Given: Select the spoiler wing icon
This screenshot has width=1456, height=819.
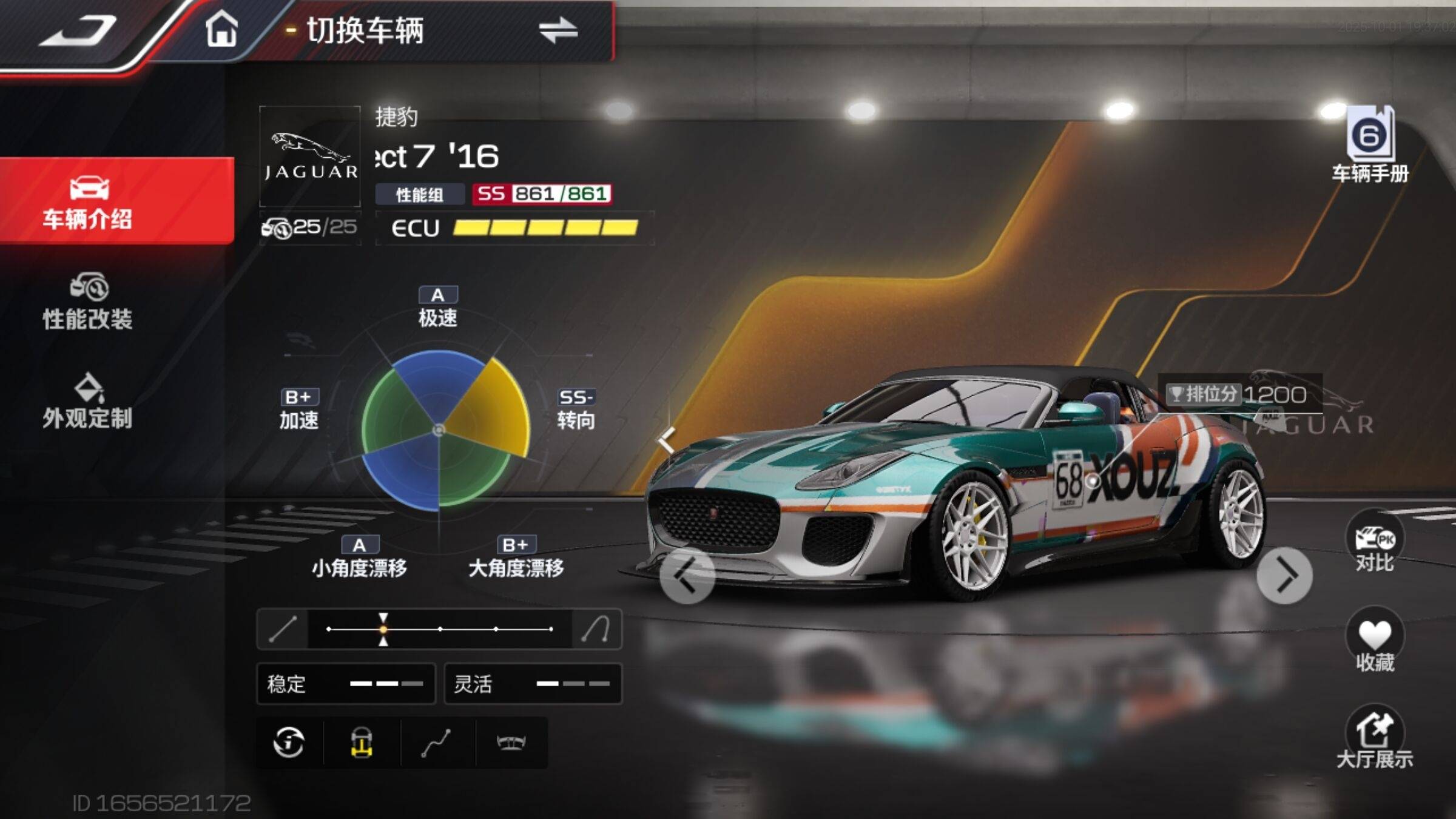Looking at the screenshot, I should (511, 743).
